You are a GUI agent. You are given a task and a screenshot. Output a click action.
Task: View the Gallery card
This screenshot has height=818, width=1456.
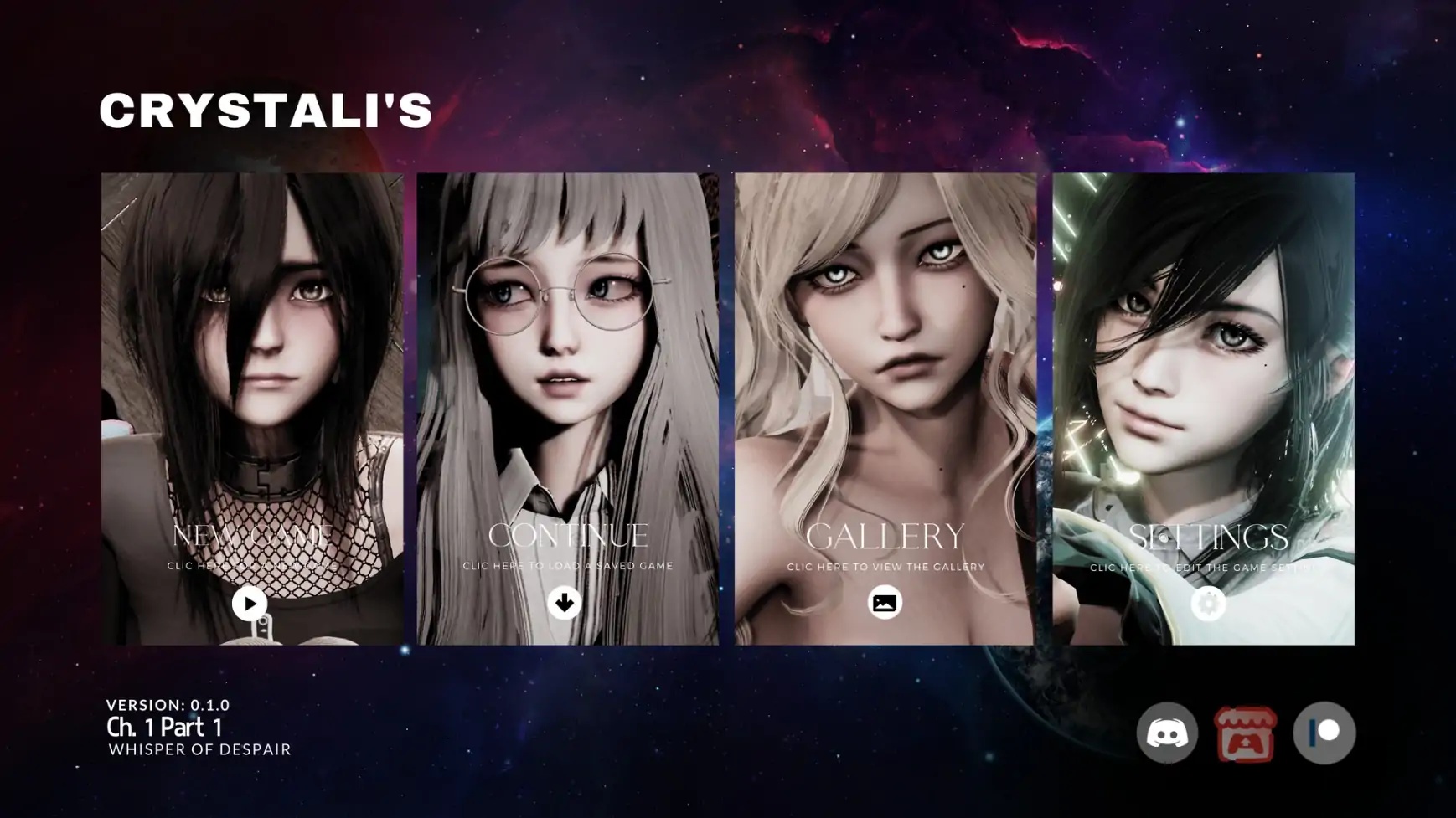click(885, 409)
